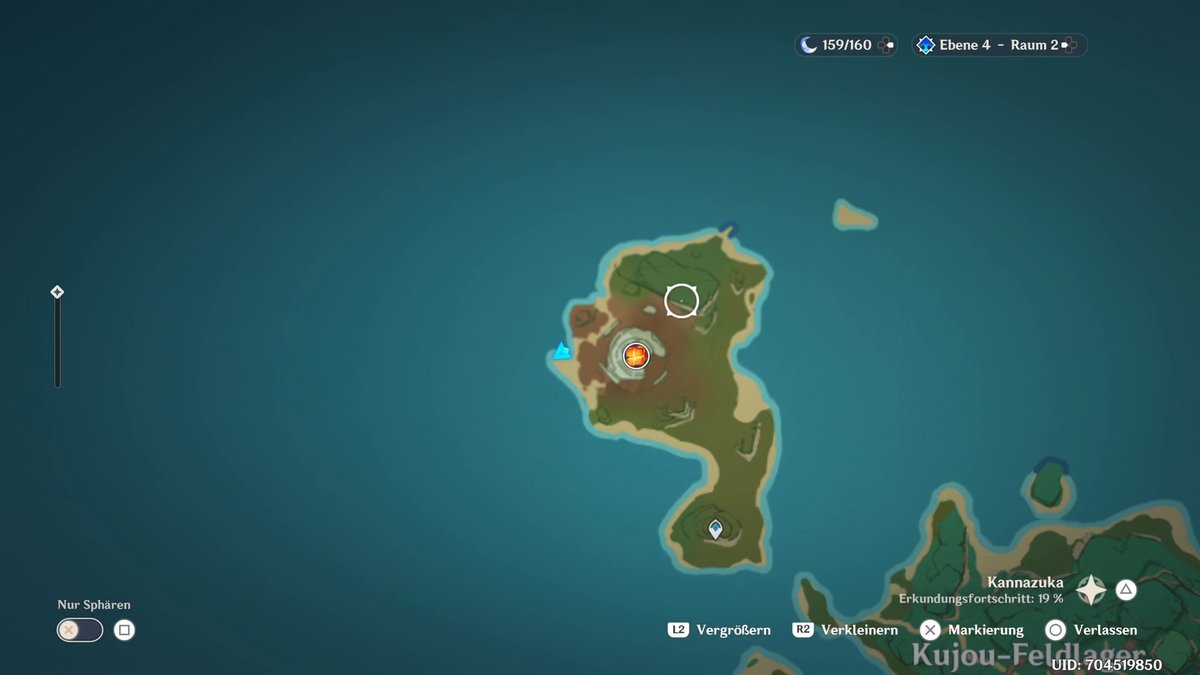Image resolution: width=1200 pixels, height=675 pixels.
Task: Open the Ebene 4 – Raum 2 abyss indicator
Action: pos(998,45)
